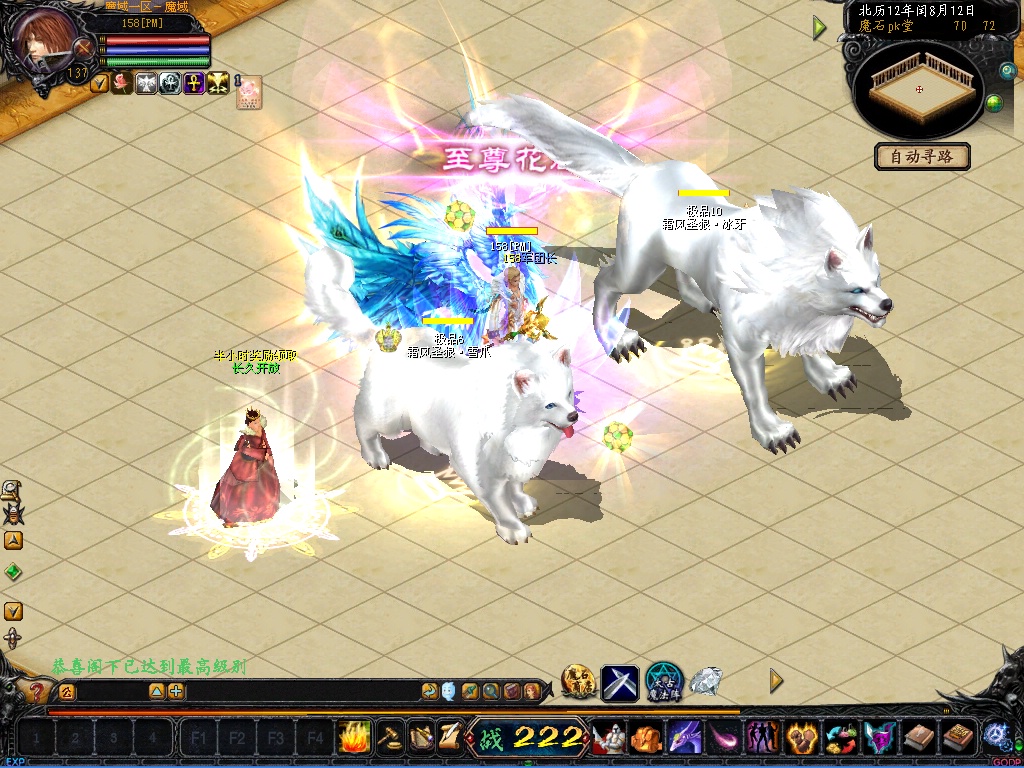The image size is (1024, 768).
Task: Activate the flame skill in the hotbar
Action: [x=354, y=737]
